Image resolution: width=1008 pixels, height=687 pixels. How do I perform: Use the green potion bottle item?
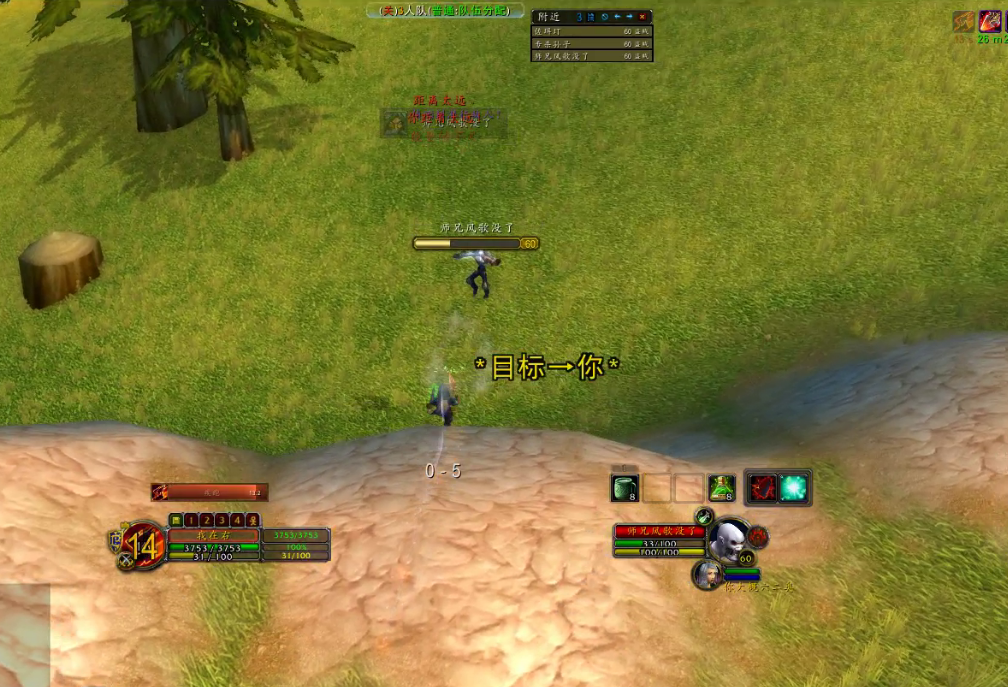(722, 488)
